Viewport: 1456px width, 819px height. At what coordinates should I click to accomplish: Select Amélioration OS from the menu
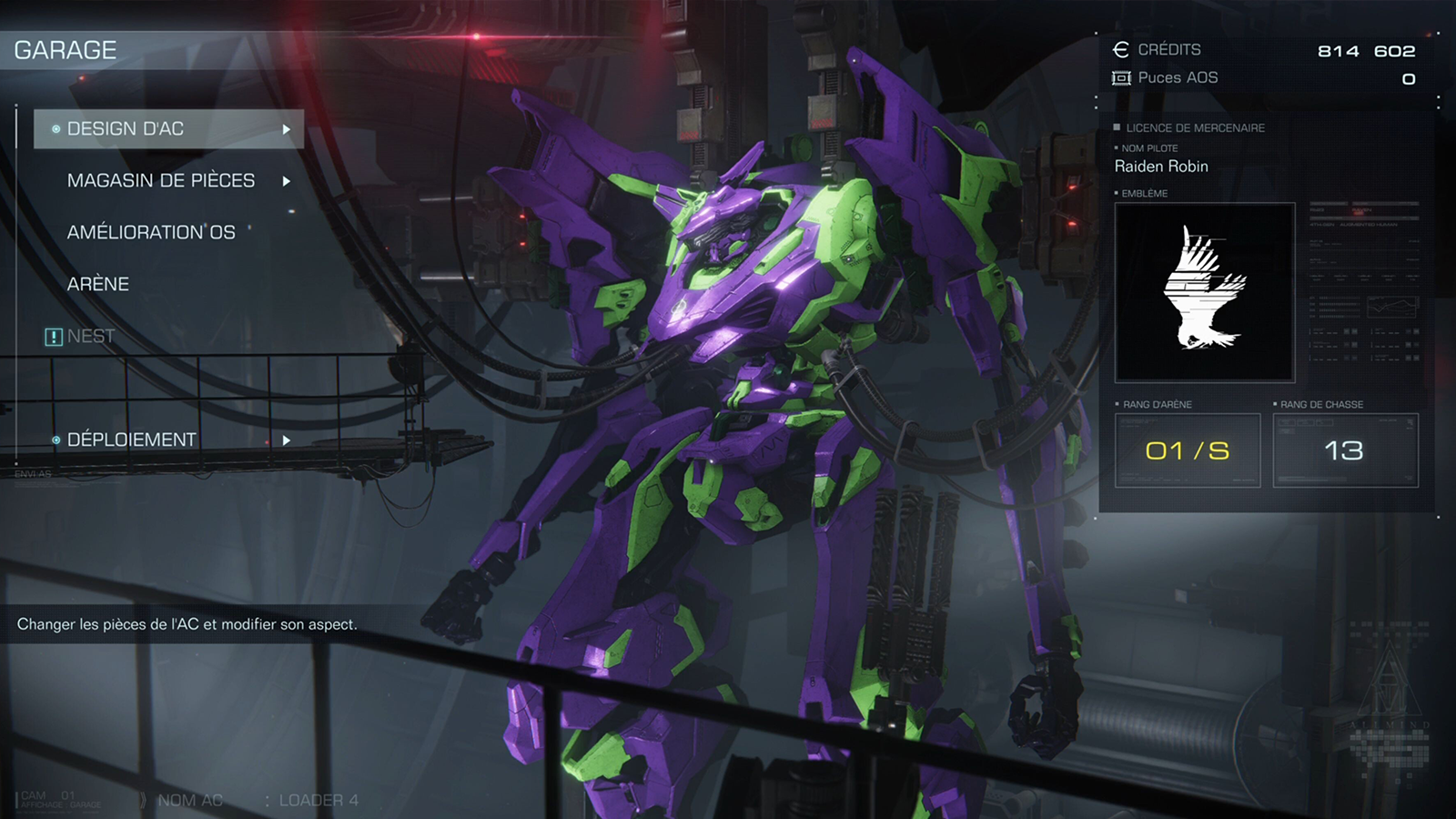[150, 232]
